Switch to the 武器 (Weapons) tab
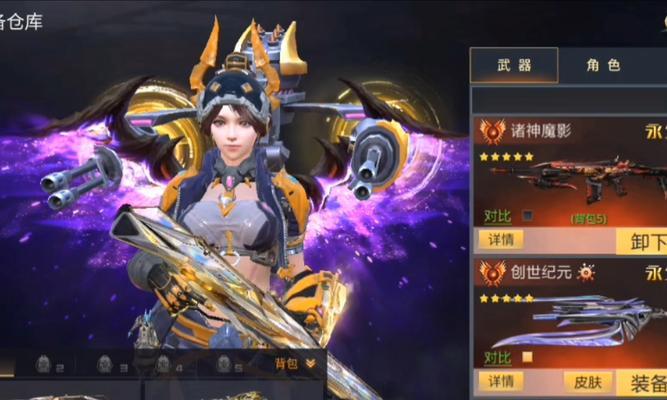The image size is (667, 400). (514, 66)
